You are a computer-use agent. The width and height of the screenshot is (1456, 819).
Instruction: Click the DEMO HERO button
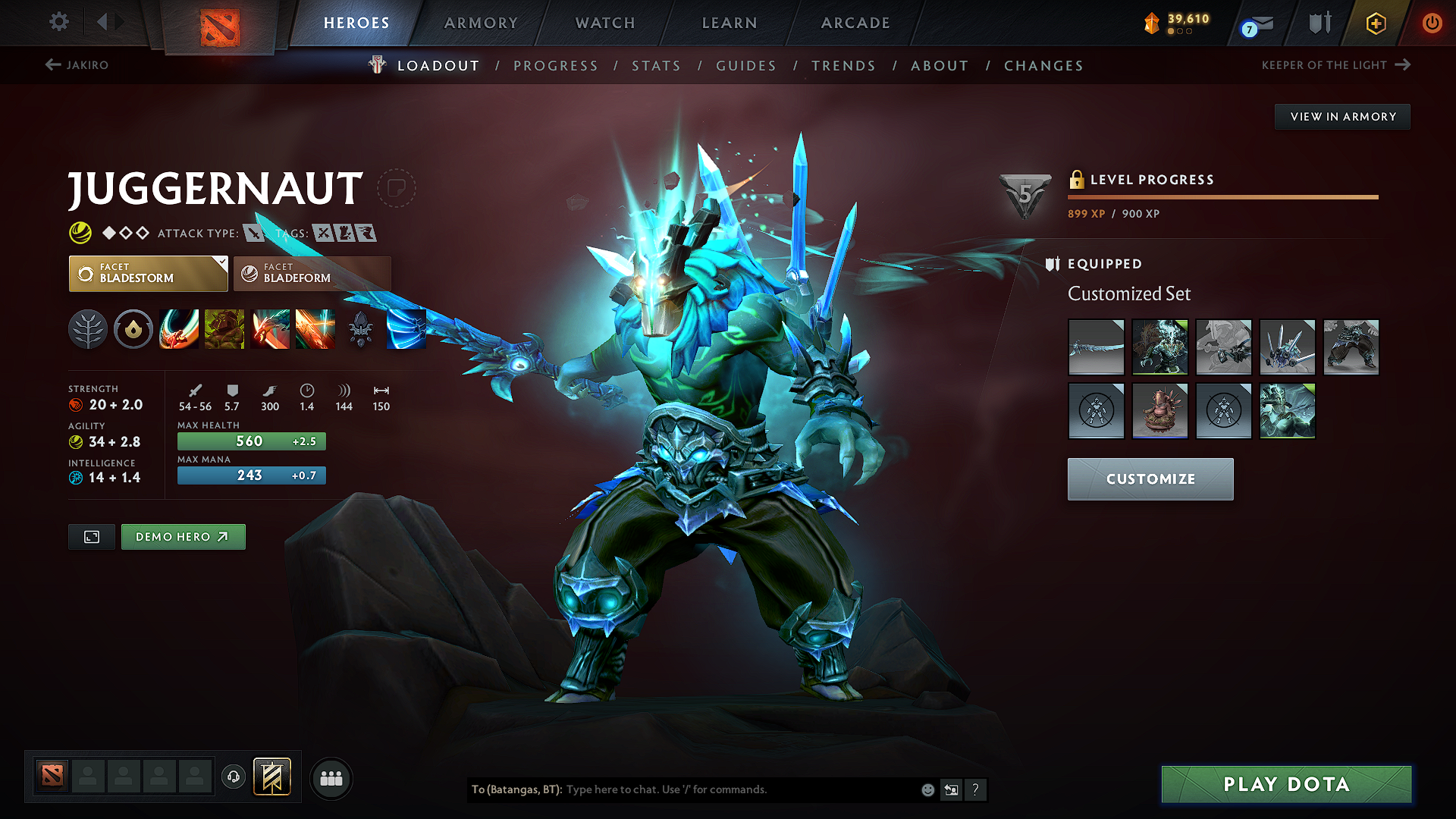point(183,536)
